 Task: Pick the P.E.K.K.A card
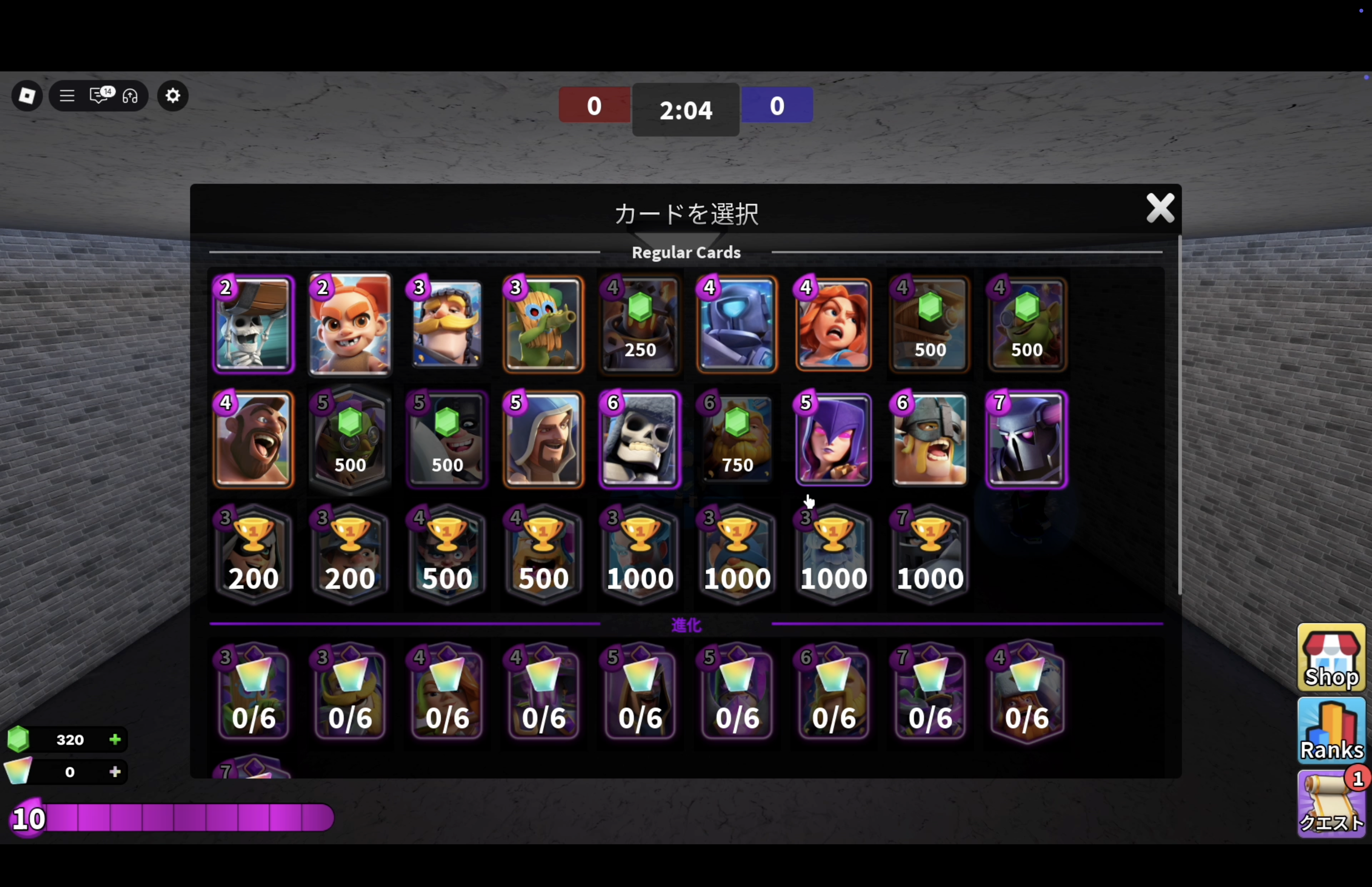(1027, 439)
